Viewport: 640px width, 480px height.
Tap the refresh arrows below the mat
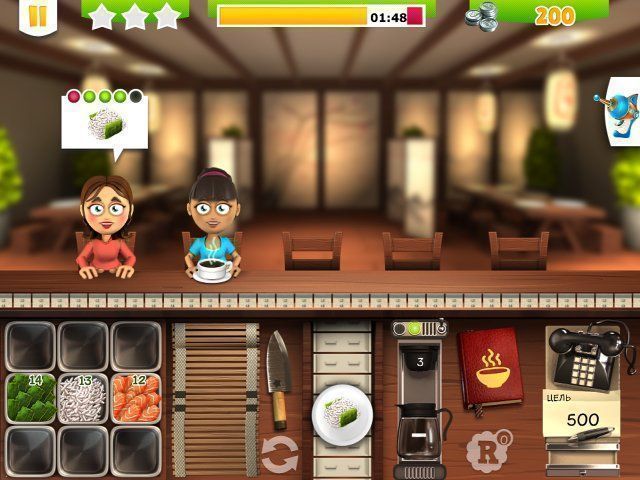[280, 454]
